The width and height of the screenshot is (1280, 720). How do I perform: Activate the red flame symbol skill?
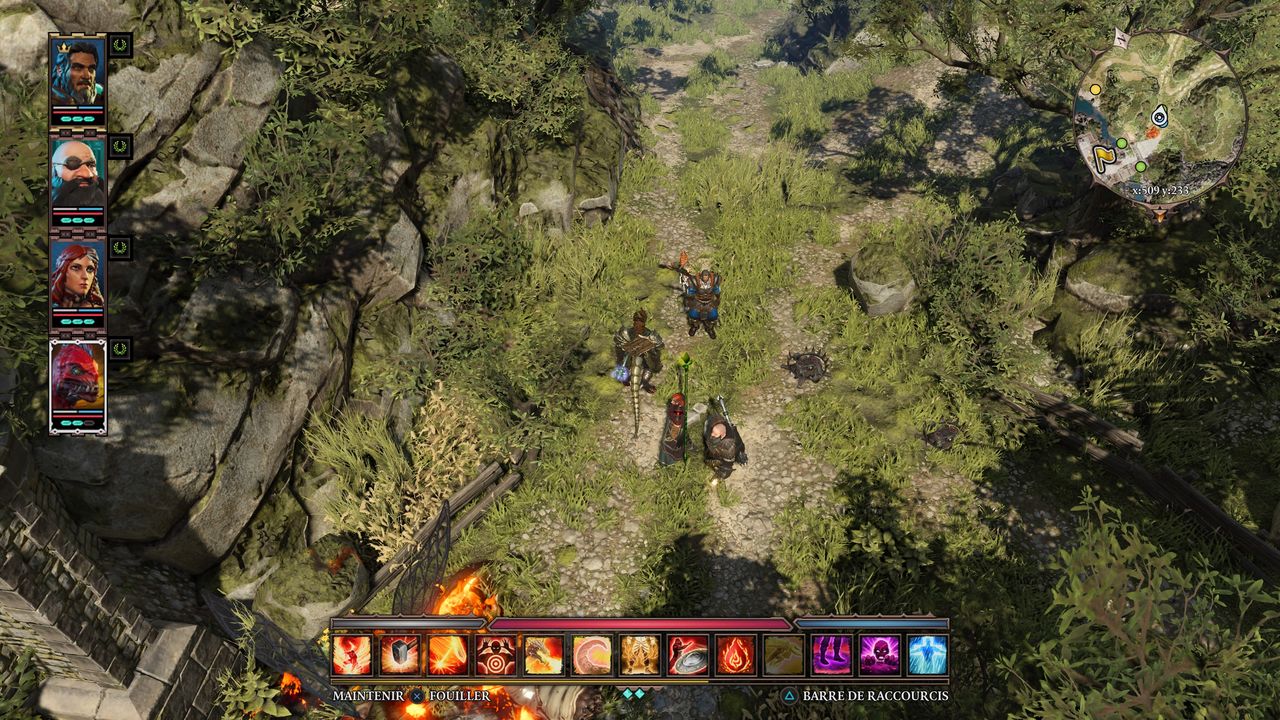click(x=736, y=655)
